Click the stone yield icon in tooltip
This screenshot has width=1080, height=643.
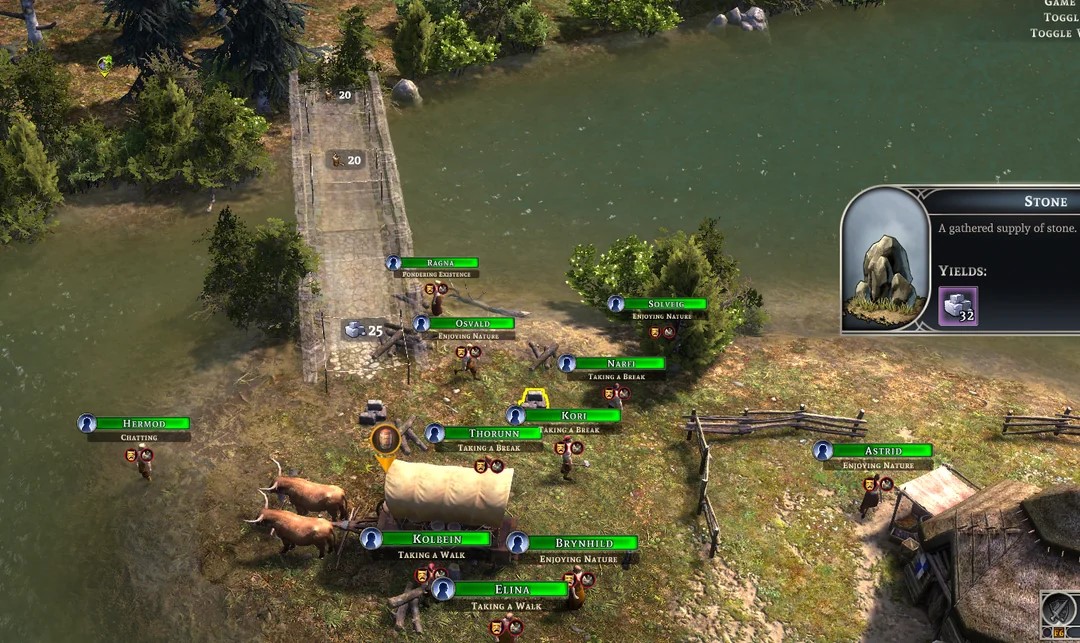coord(958,306)
